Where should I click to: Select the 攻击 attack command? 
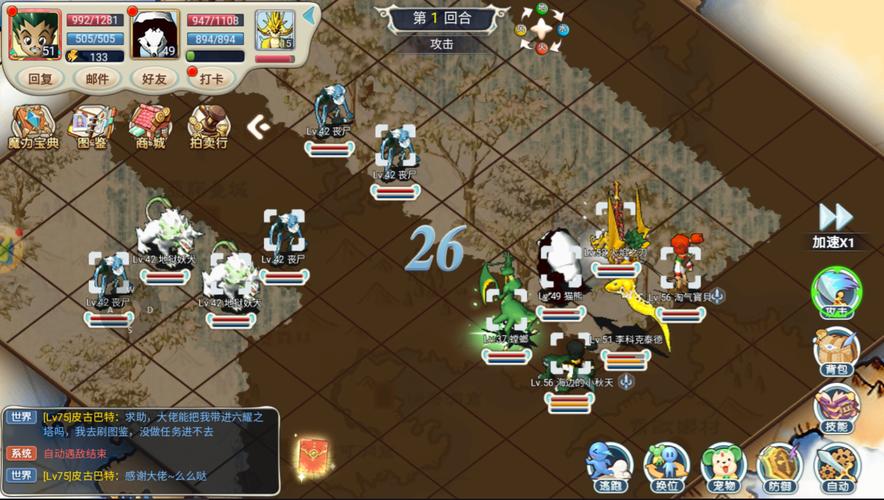click(836, 293)
